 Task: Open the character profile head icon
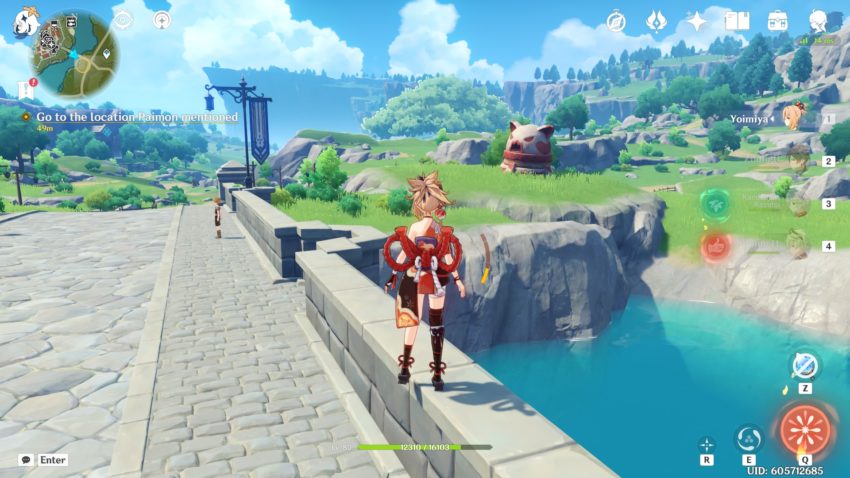coord(818,21)
